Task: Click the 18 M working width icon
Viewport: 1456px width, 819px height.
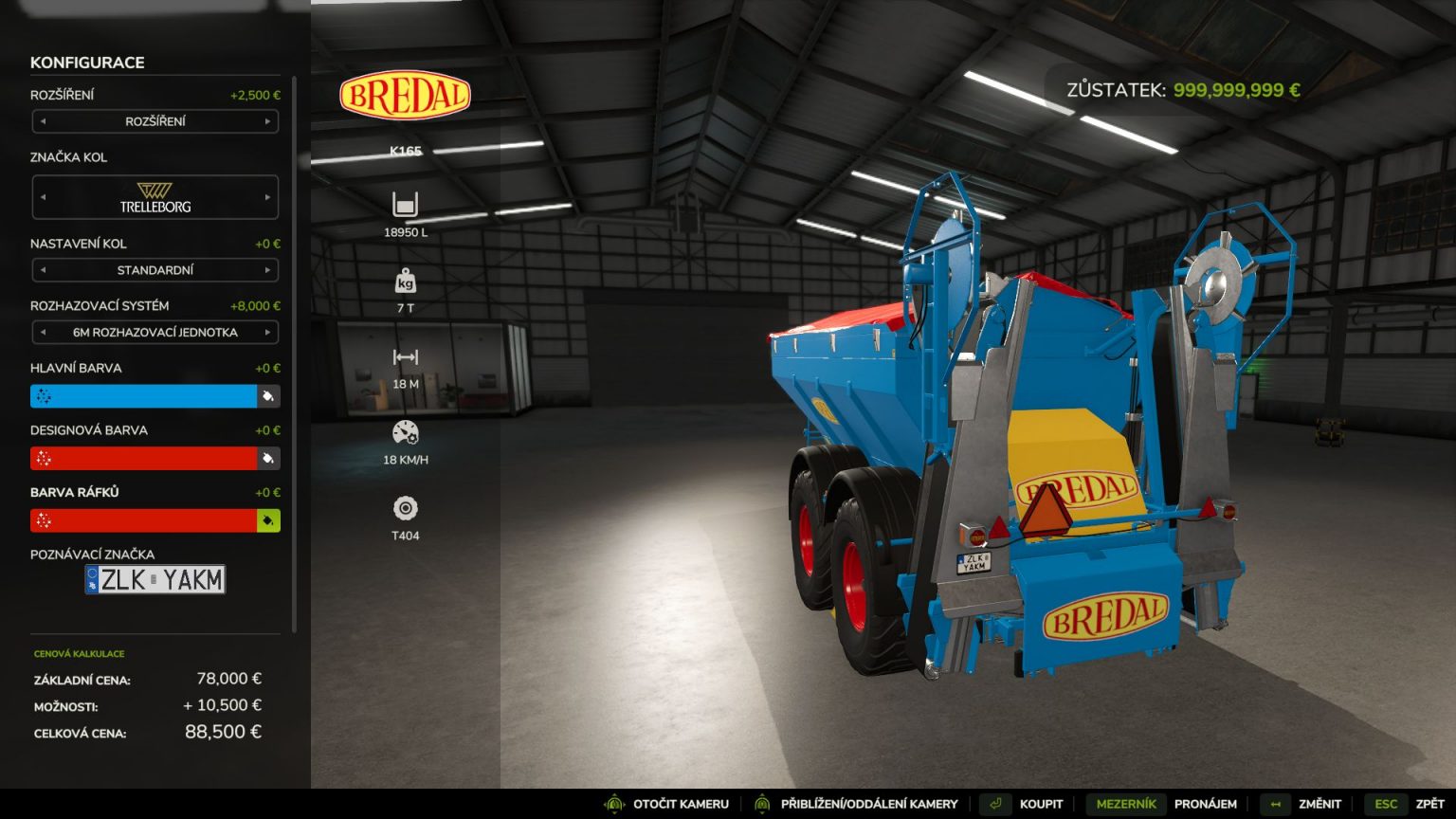Action: point(406,357)
